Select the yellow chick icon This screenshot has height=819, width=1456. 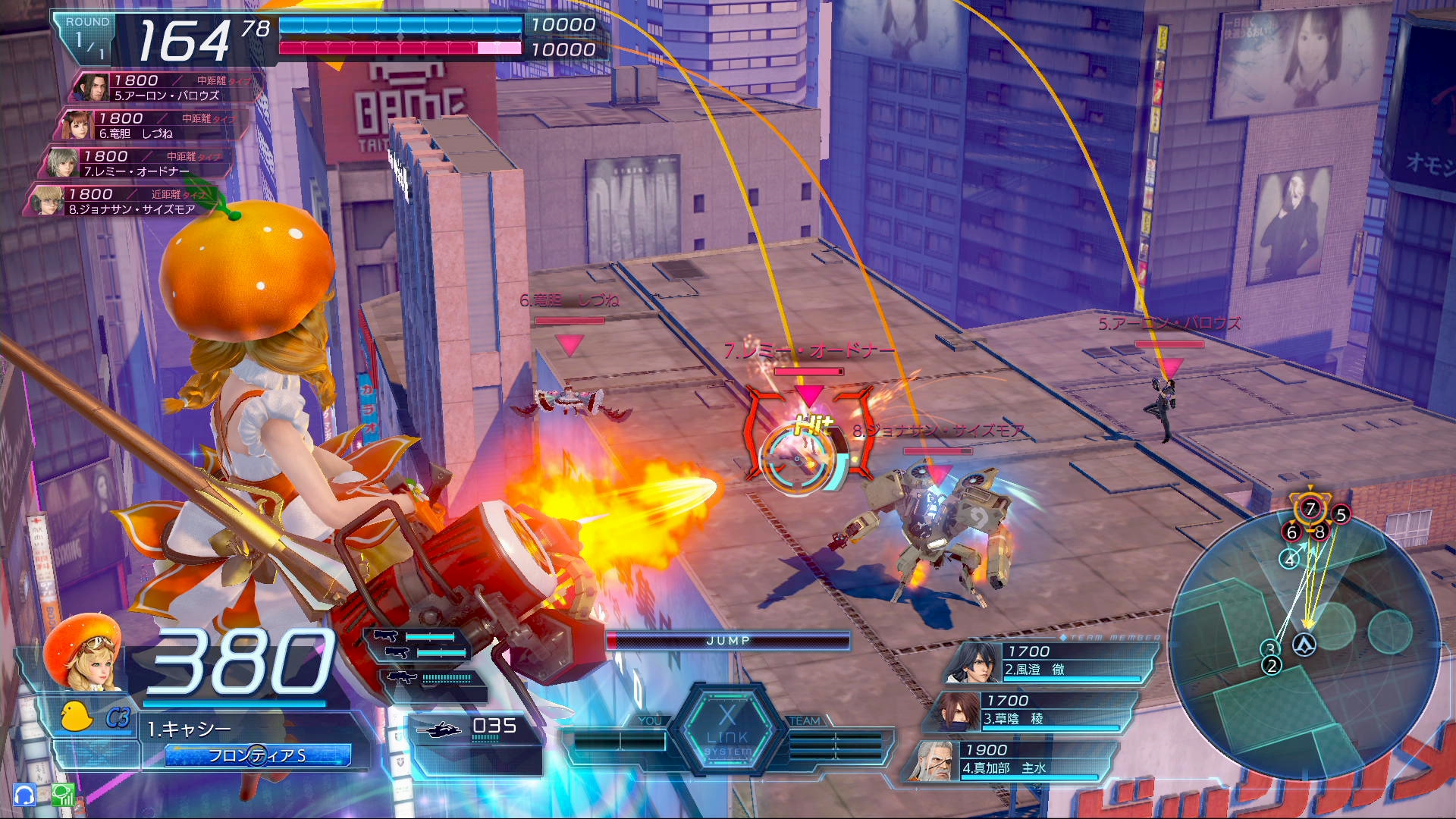point(76,717)
